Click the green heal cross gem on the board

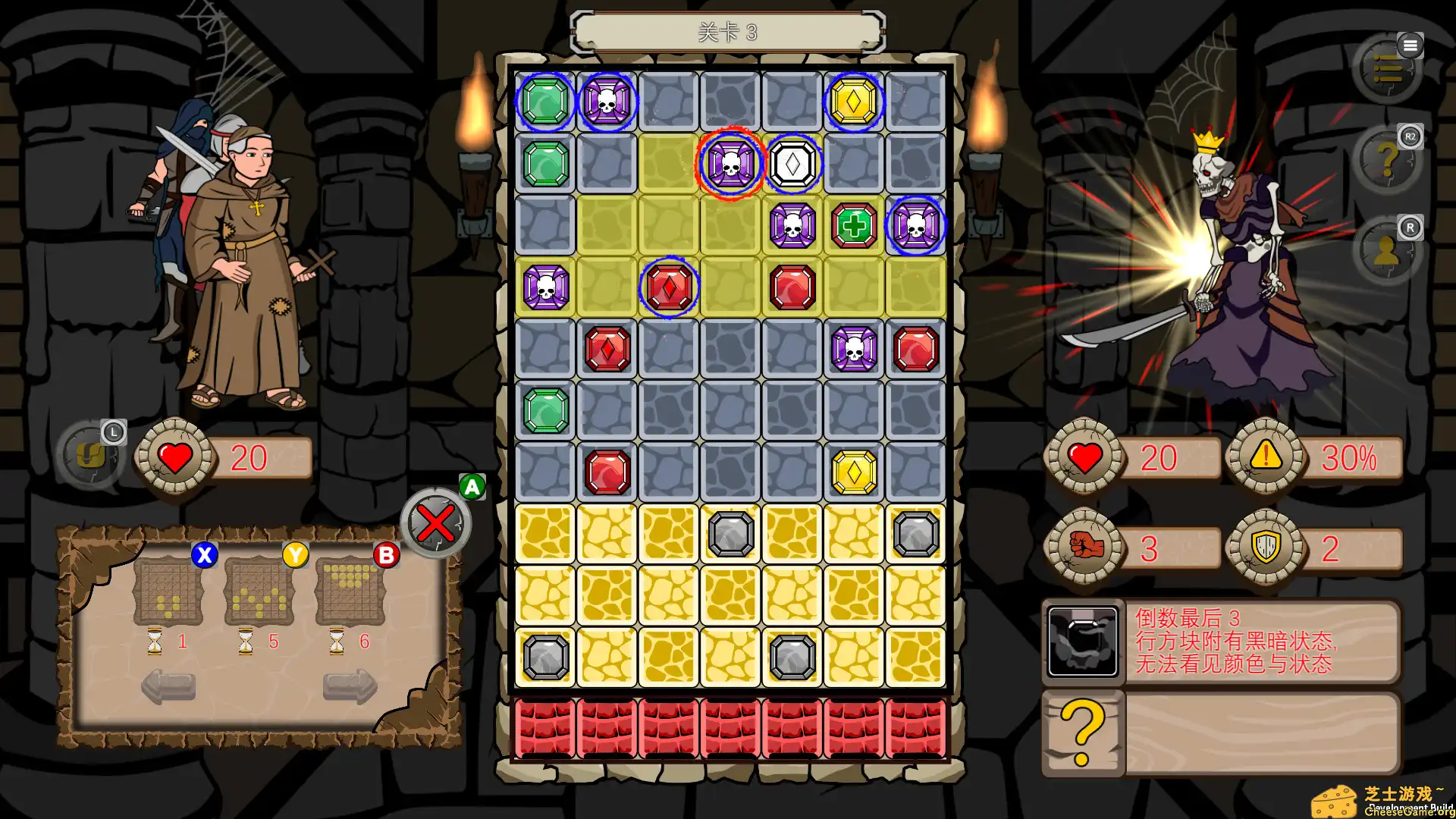[x=854, y=224]
